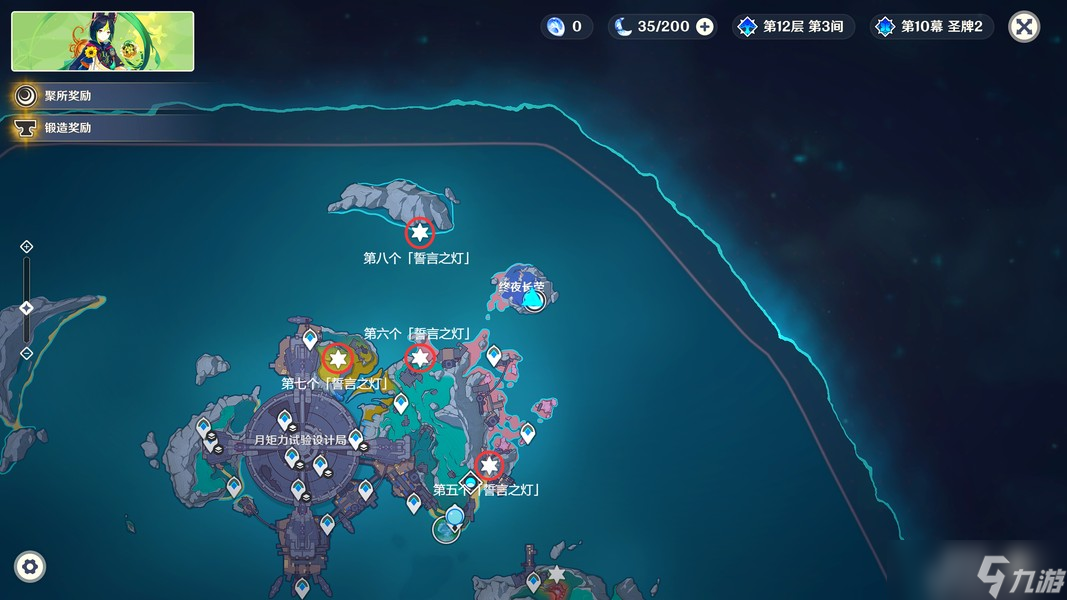The height and width of the screenshot is (600, 1067).
Task: Open map settings gear icon
Action: pos(30,567)
